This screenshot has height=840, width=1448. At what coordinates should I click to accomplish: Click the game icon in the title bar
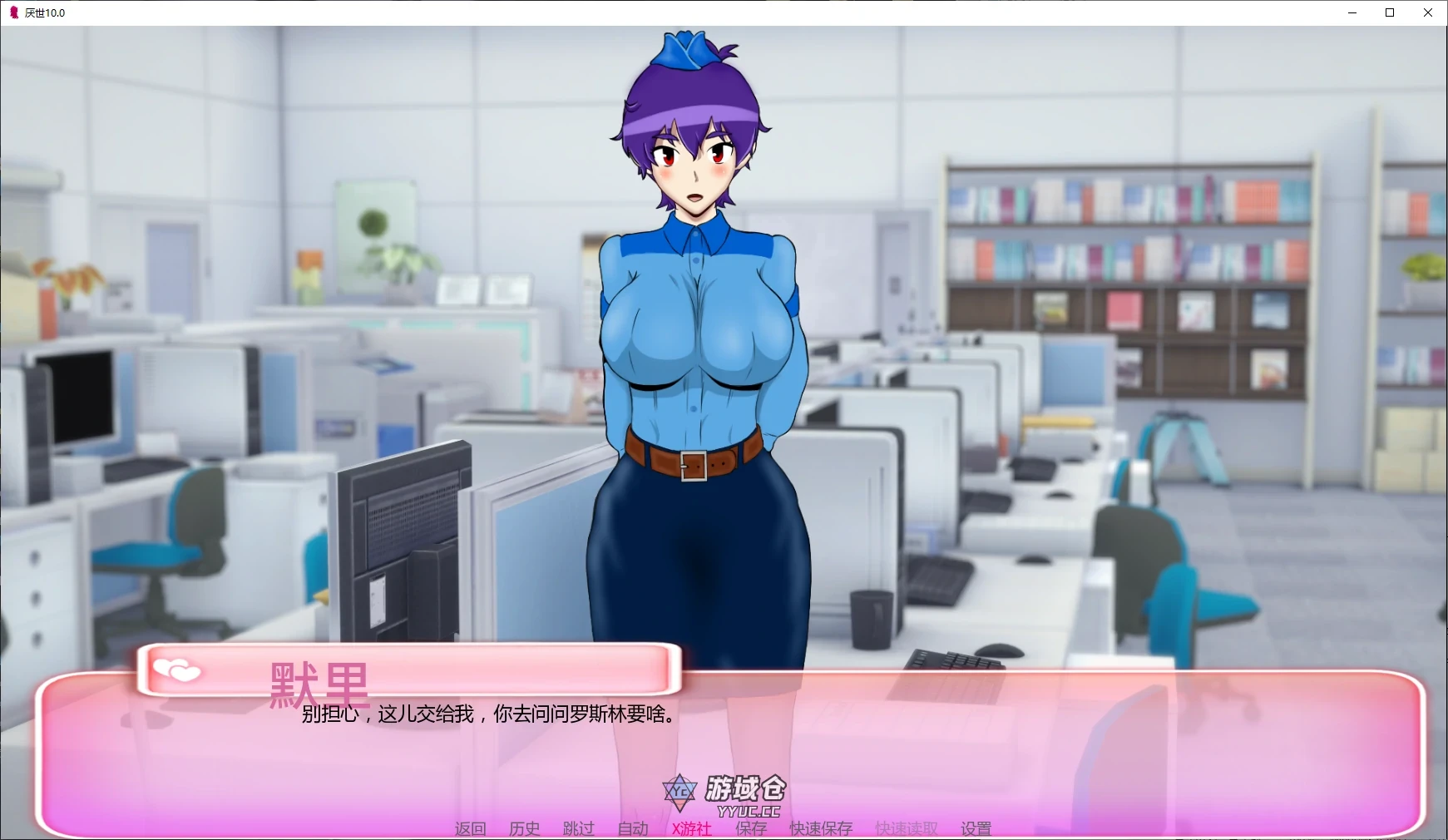coord(13,12)
